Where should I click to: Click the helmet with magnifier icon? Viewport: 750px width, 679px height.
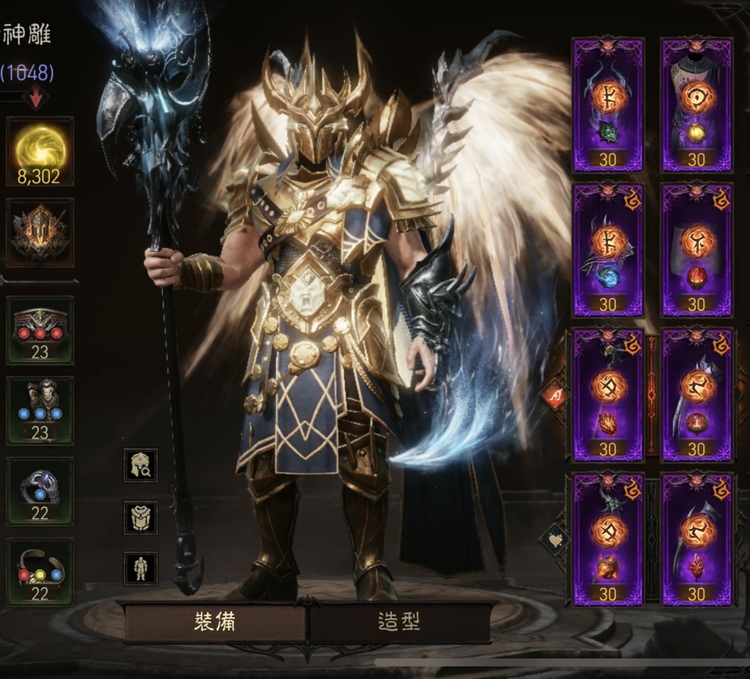pyautogui.click(x=140, y=464)
